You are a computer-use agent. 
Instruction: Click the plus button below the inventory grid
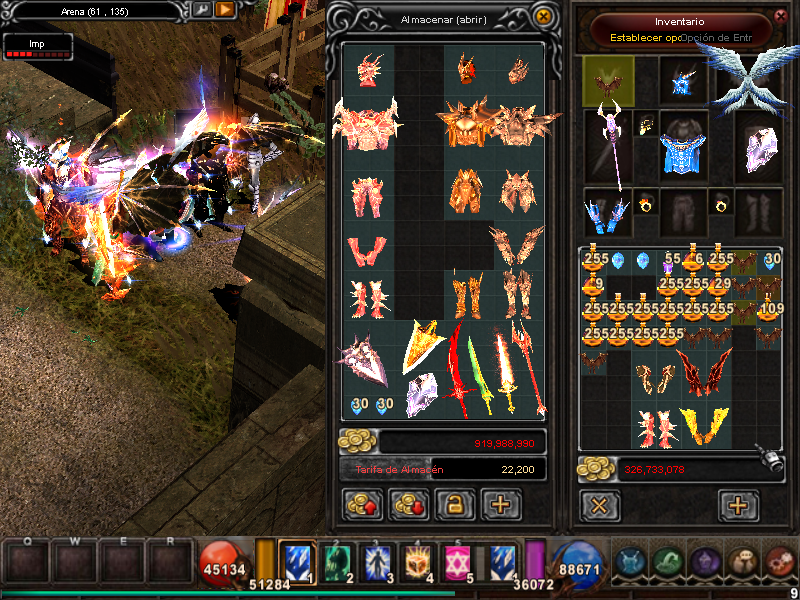738,505
